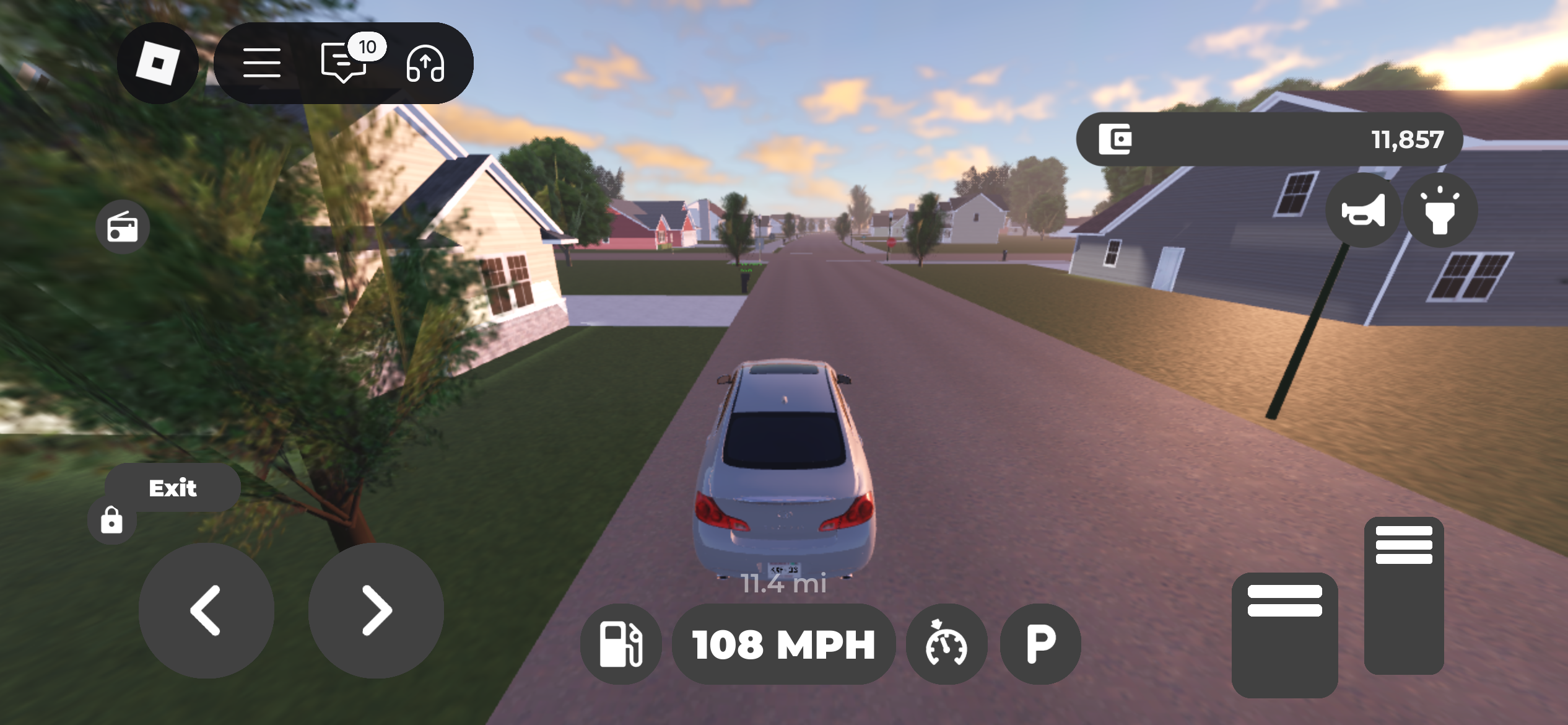
Task: Engage the P parking button
Action: [1041, 644]
